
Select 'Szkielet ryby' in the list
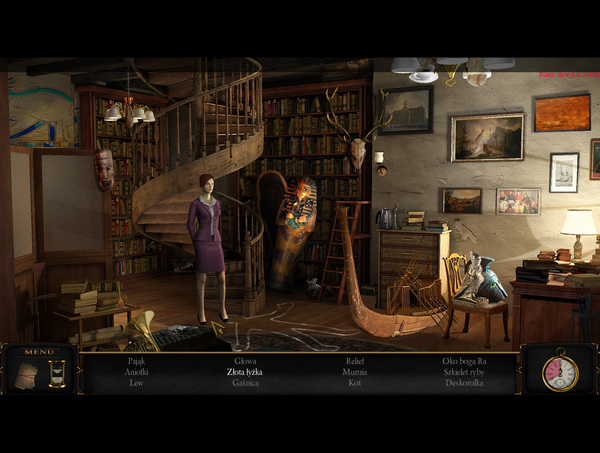click(x=463, y=372)
